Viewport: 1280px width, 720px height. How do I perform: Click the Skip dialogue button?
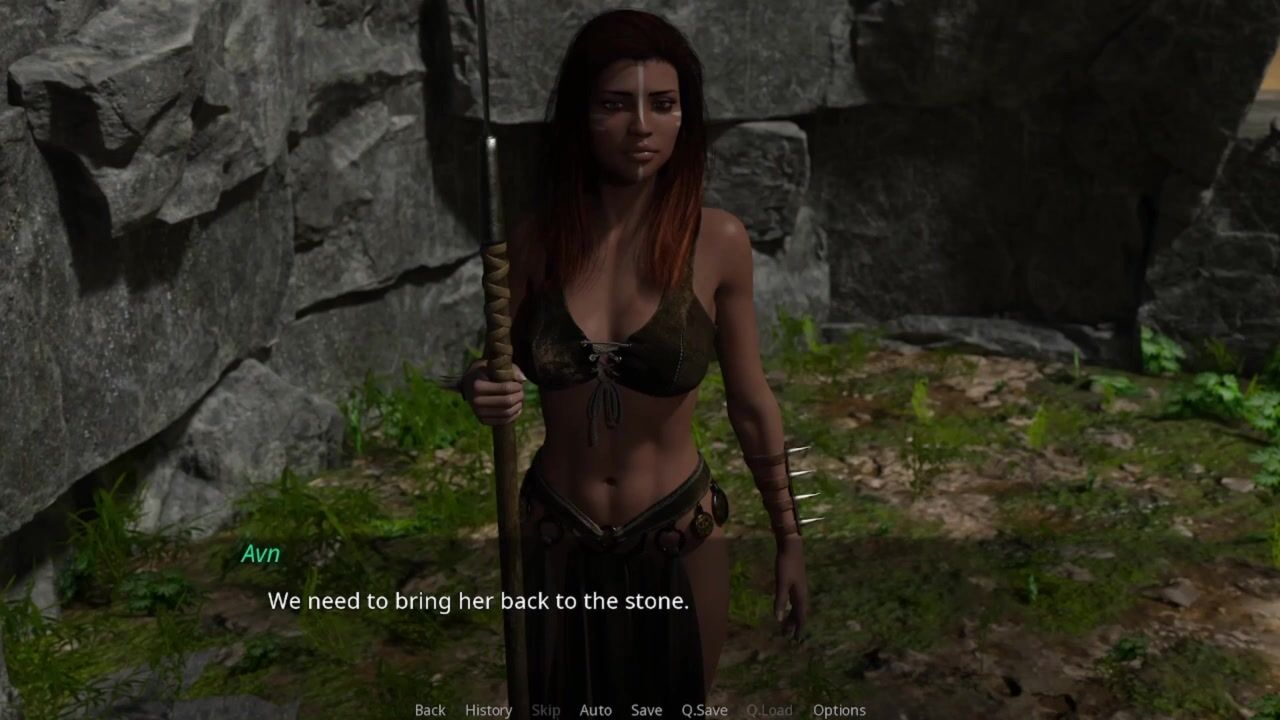click(x=546, y=710)
